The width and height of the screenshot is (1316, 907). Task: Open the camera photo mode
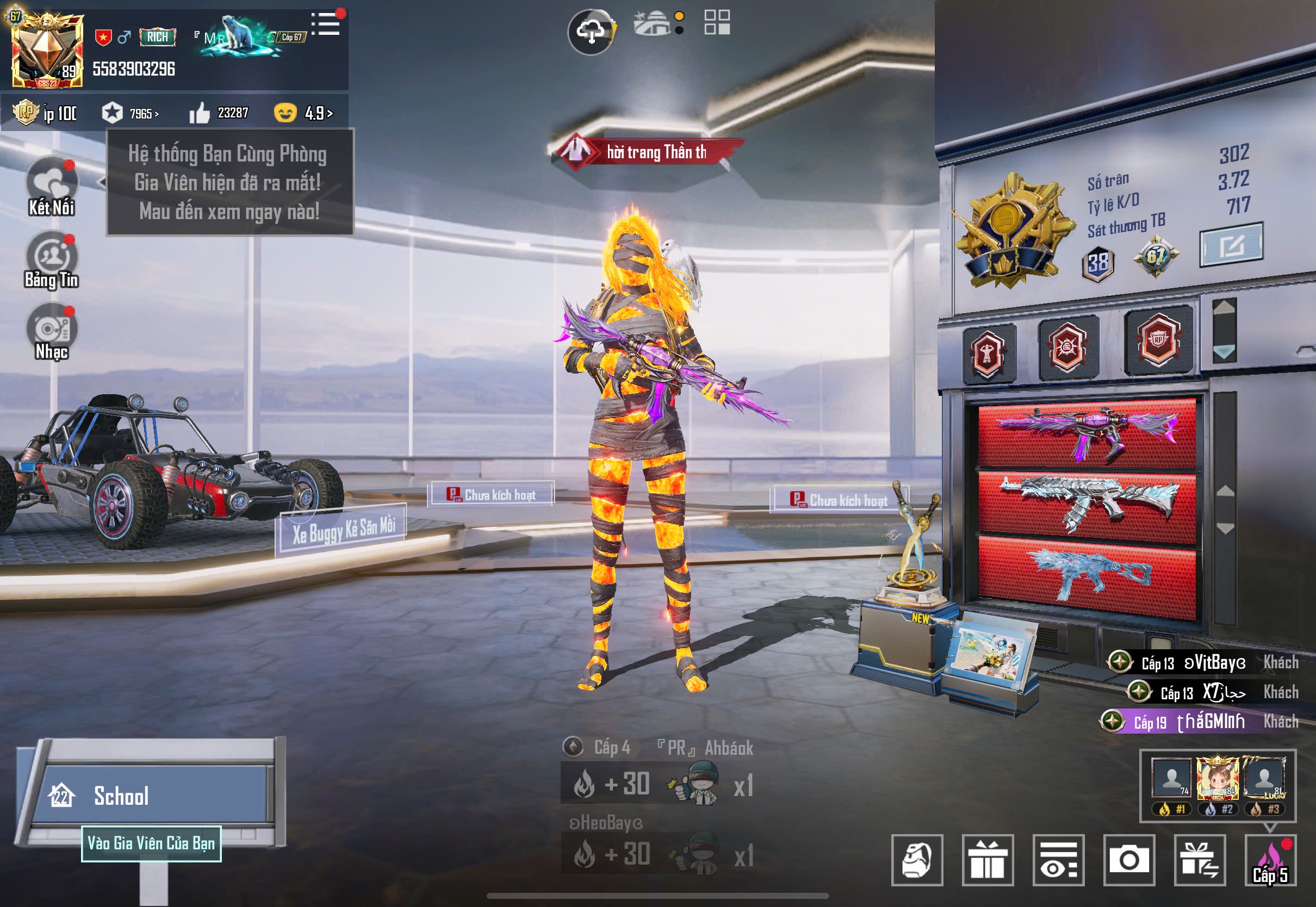point(1128,859)
